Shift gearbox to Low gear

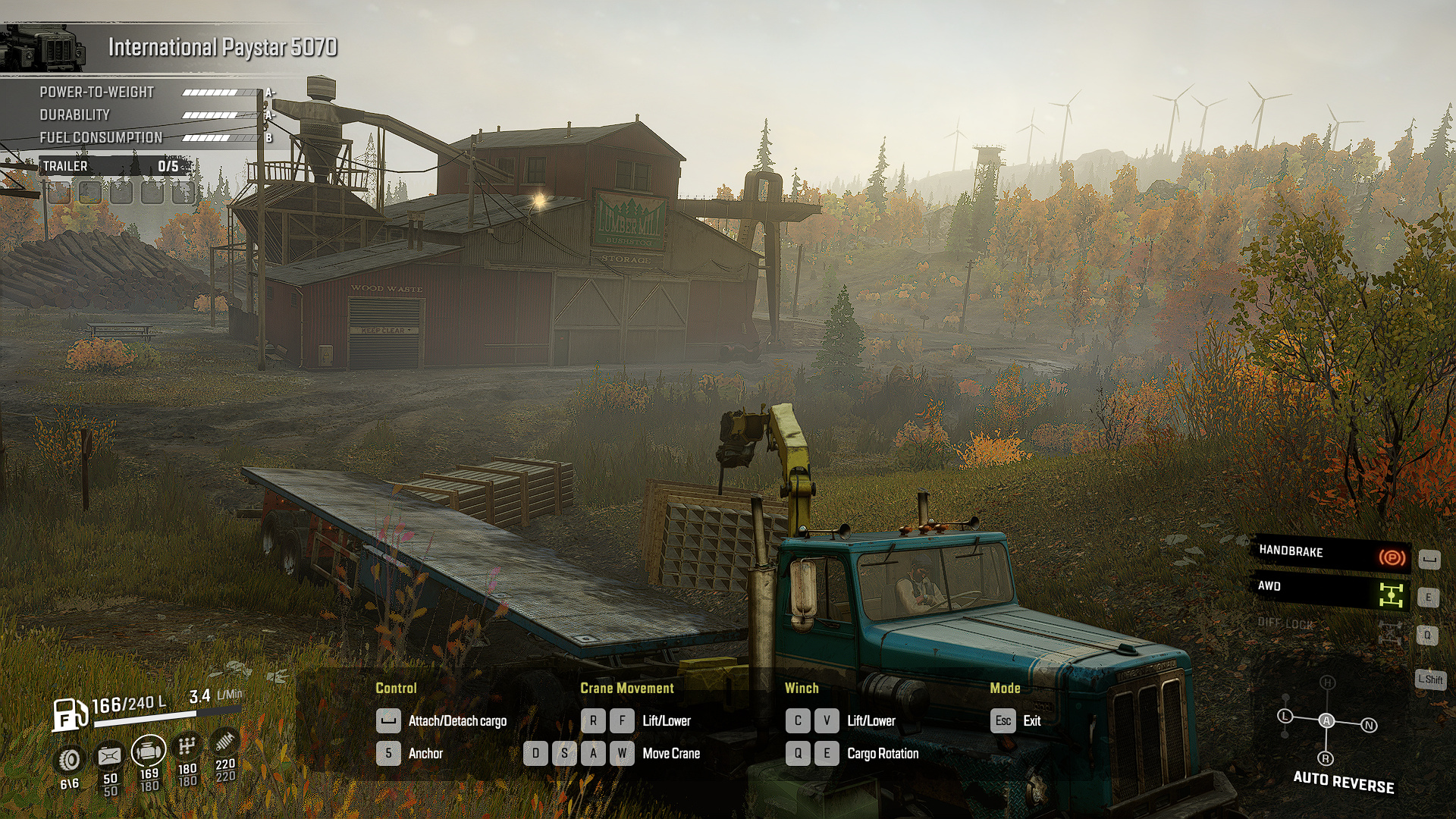tap(1285, 716)
